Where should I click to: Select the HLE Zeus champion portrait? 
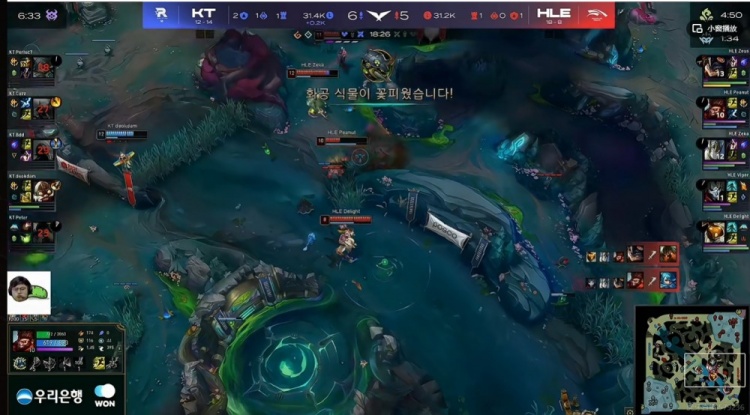pos(714,67)
